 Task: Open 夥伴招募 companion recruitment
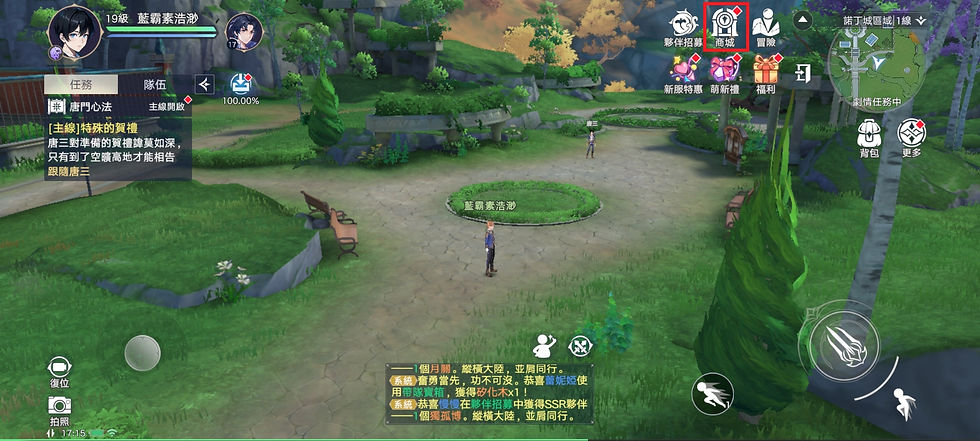(684, 27)
